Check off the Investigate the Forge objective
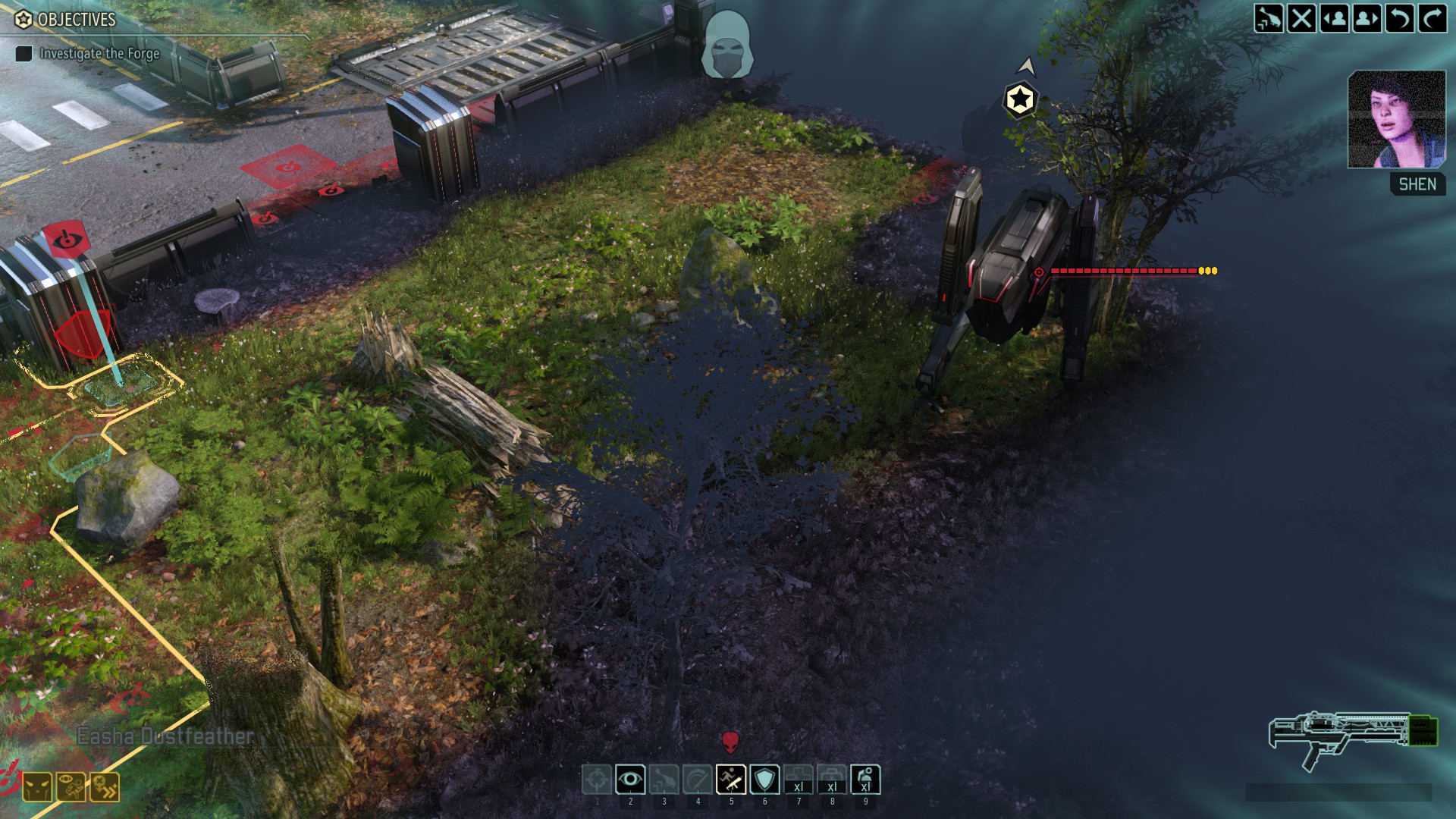 click(25, 54)
